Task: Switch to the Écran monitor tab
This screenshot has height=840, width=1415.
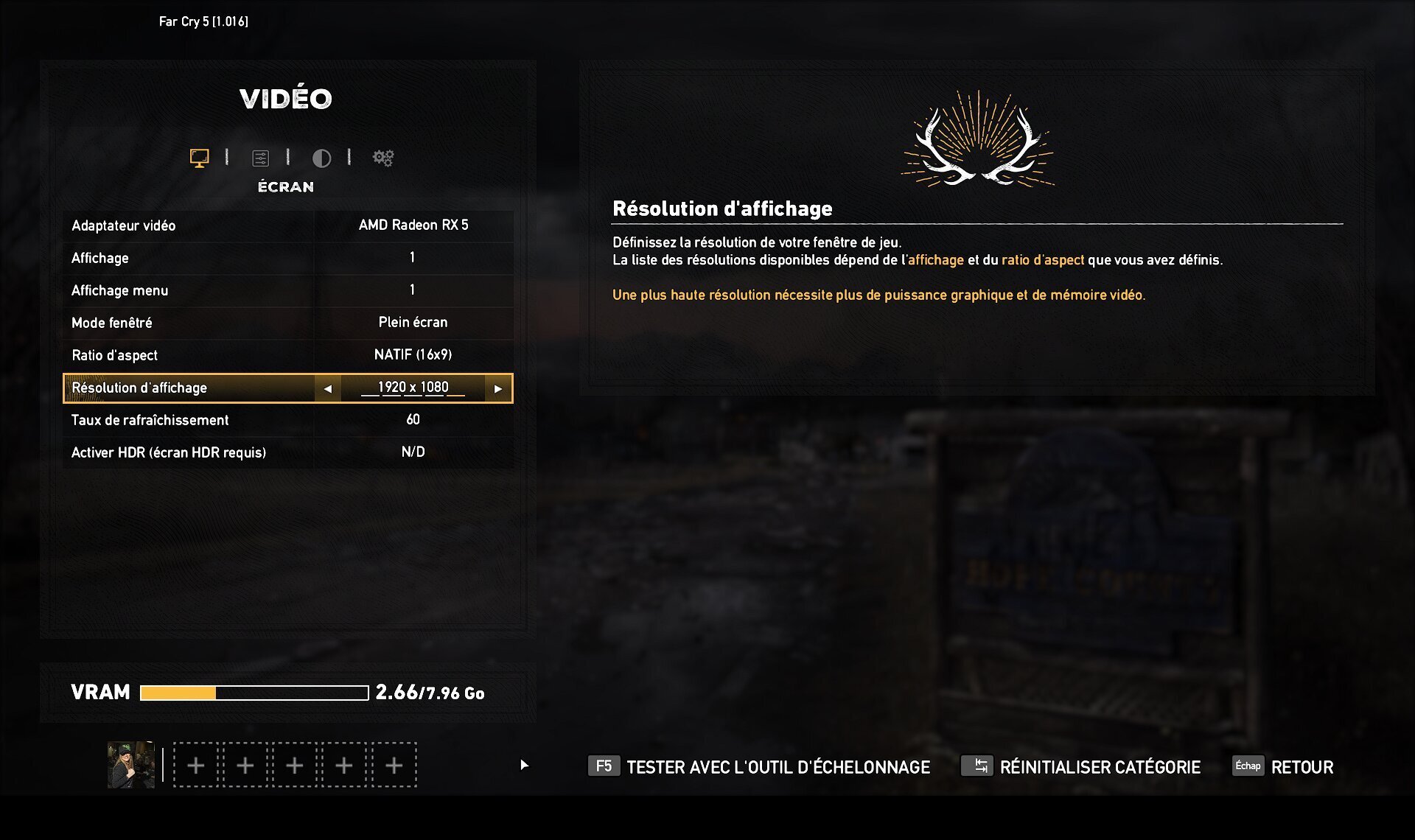Action: point(199,158)
